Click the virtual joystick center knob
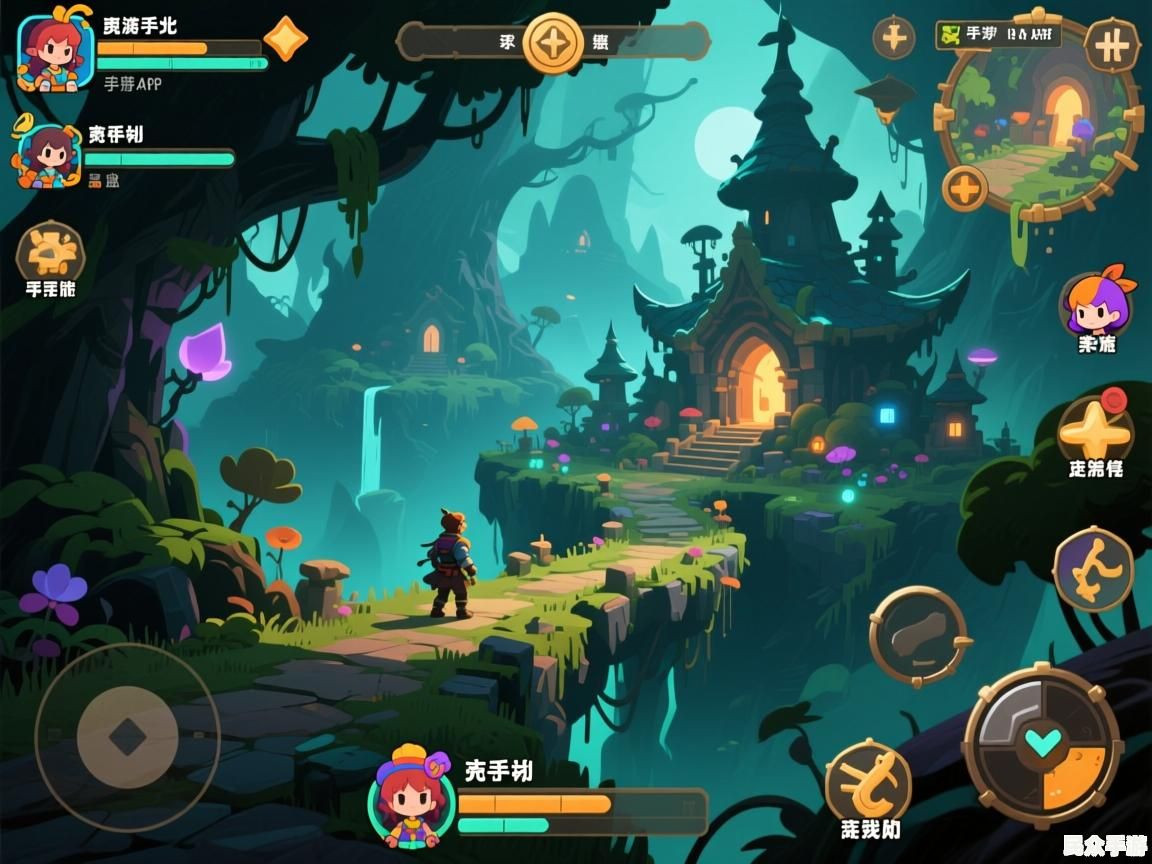 point(127,737)
